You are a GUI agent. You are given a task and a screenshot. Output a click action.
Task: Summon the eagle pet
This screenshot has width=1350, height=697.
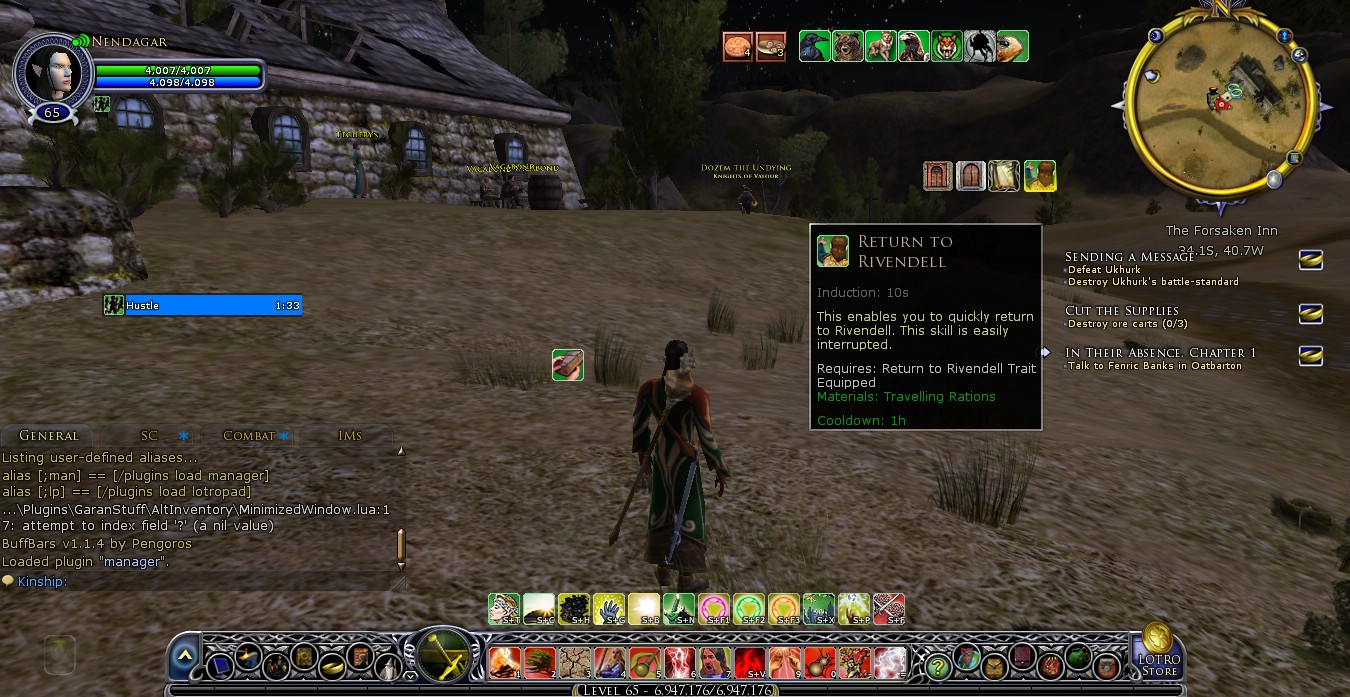[913, 47]
